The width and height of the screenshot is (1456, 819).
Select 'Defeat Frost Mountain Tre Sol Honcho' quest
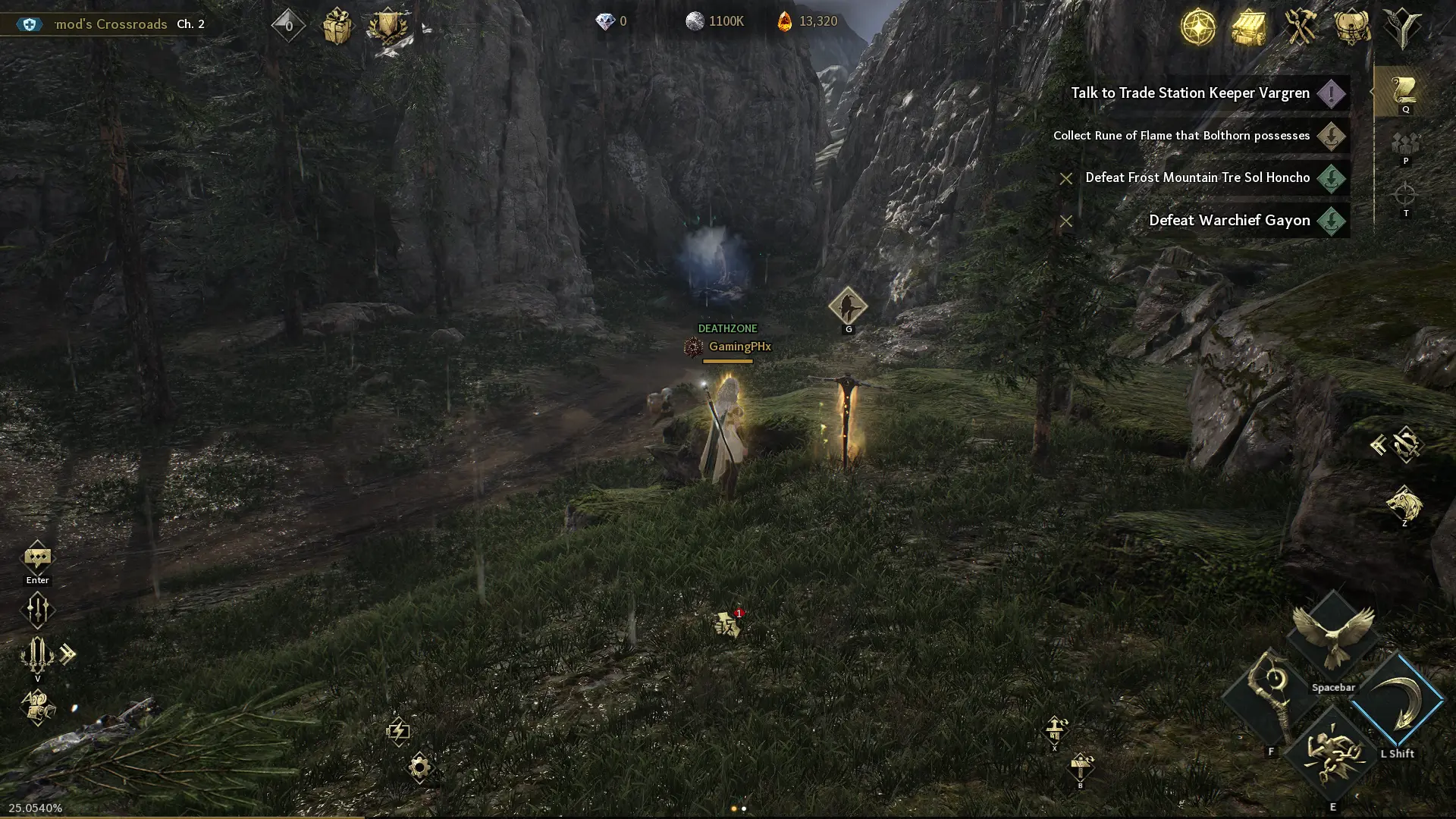pos(1197,178)
